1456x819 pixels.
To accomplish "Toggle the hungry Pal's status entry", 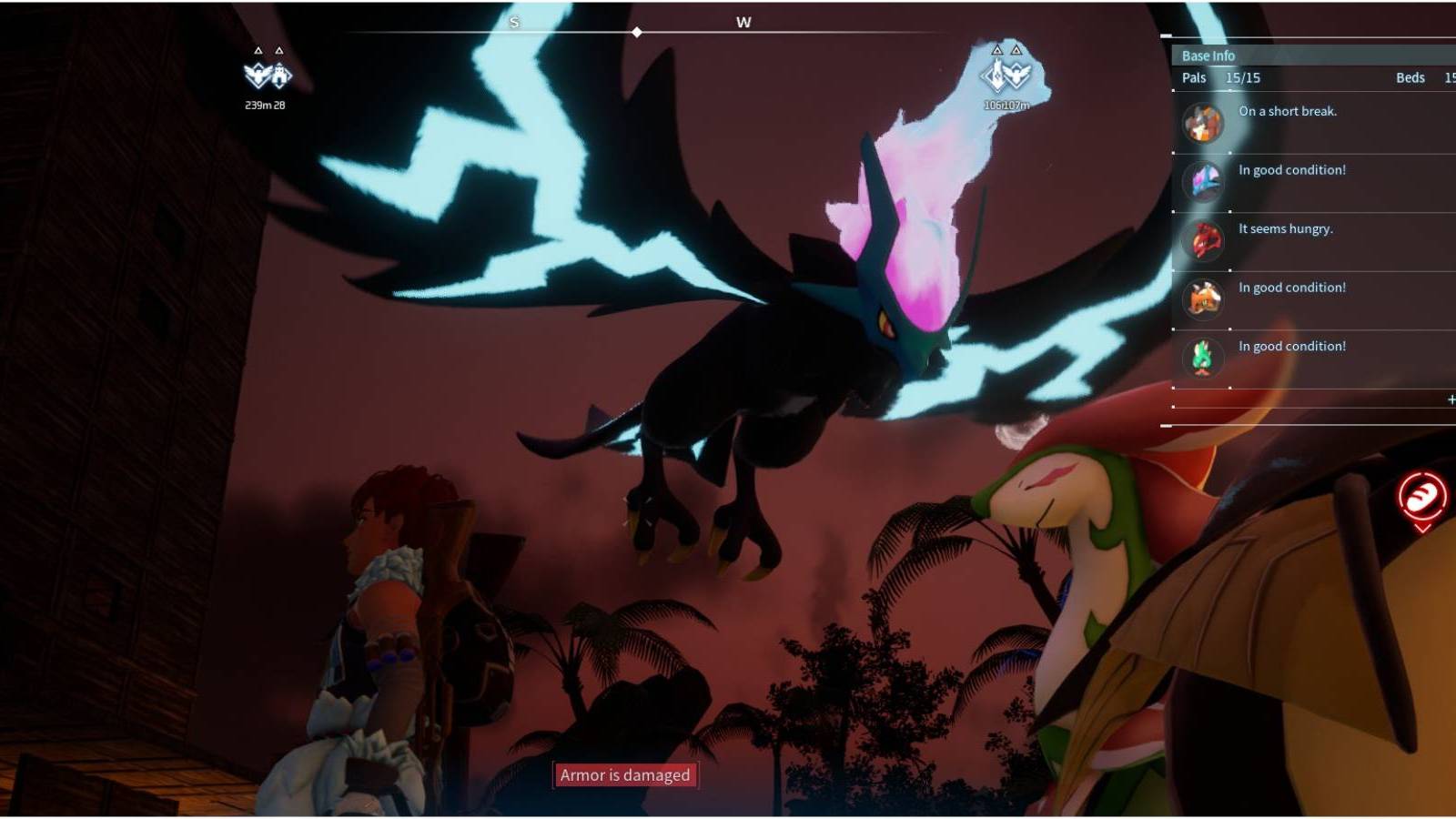I will click(x=1283, y=229).
